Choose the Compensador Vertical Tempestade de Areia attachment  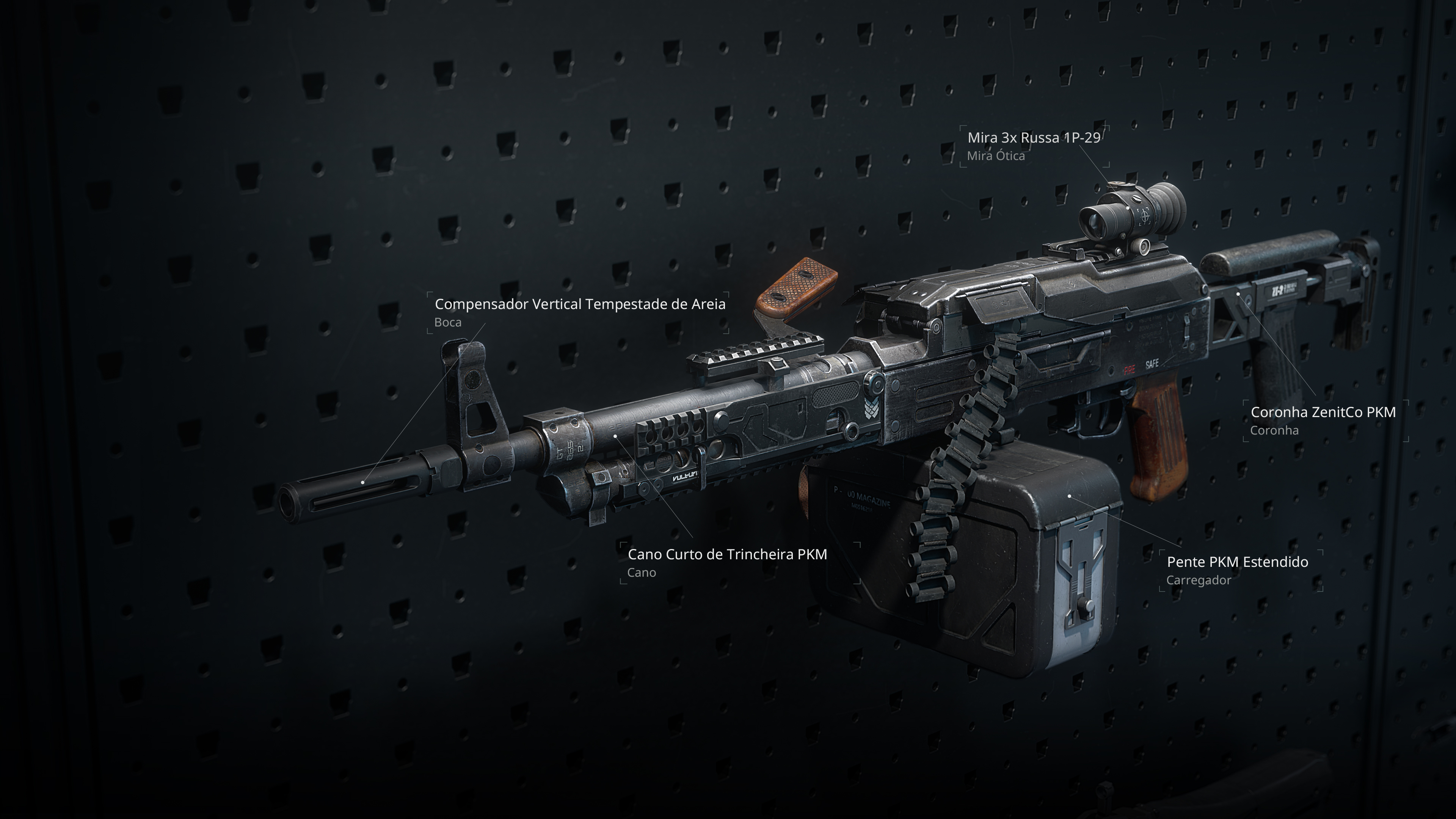tap(579, 304)
